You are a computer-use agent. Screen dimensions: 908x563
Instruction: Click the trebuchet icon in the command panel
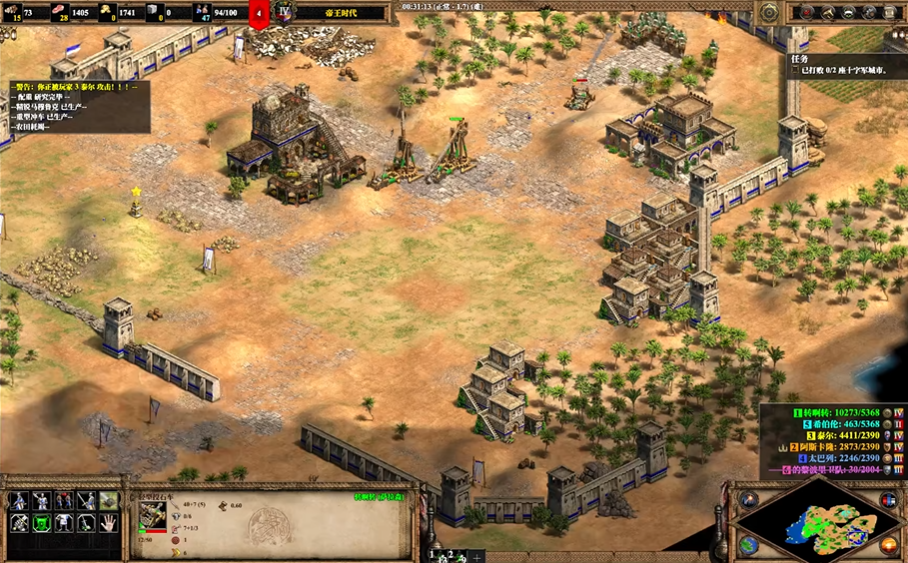pyautogui.click(x=107, y=500)
